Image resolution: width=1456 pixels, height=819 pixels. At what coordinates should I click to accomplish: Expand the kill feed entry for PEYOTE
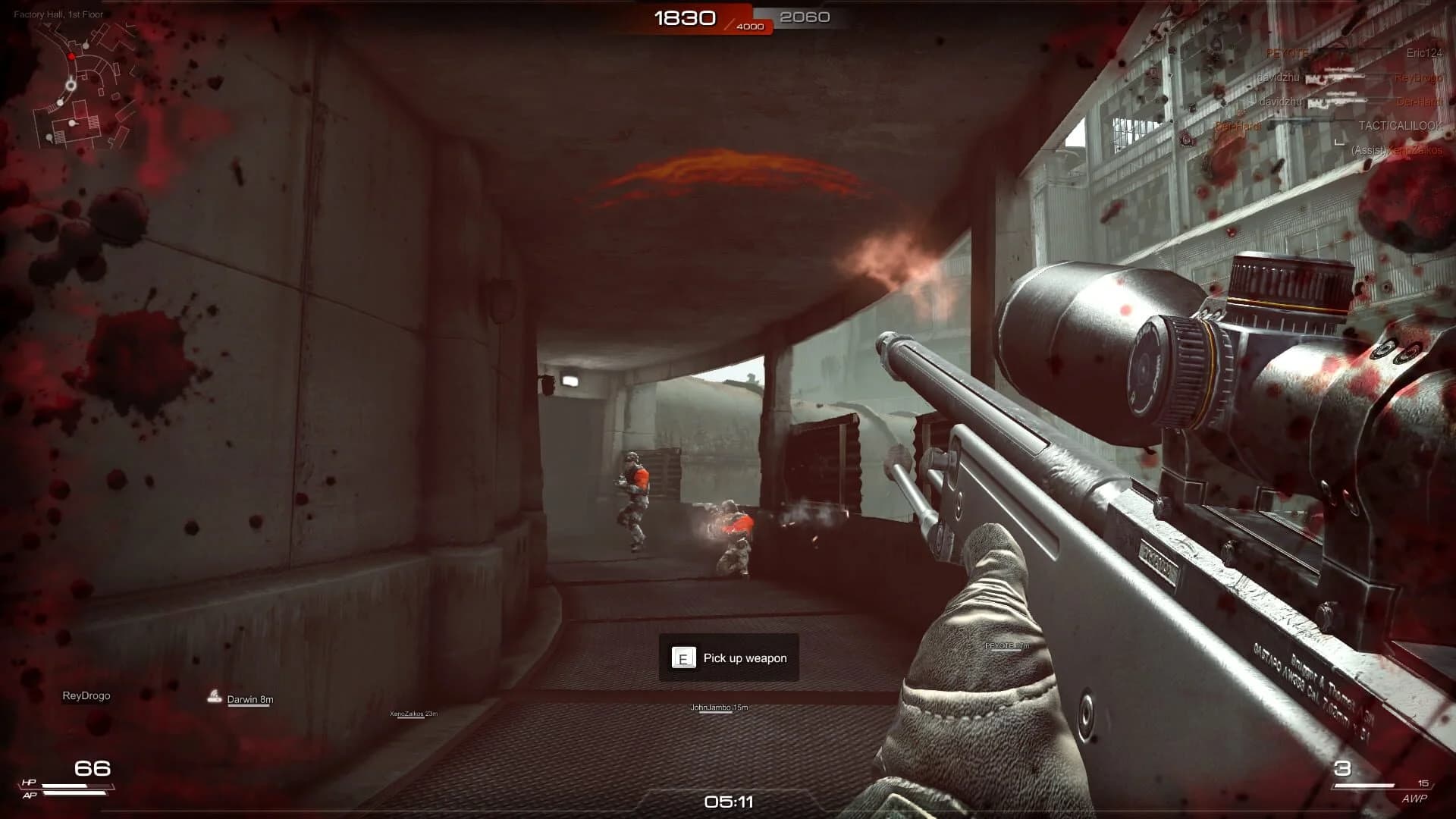click(1287, 53)
